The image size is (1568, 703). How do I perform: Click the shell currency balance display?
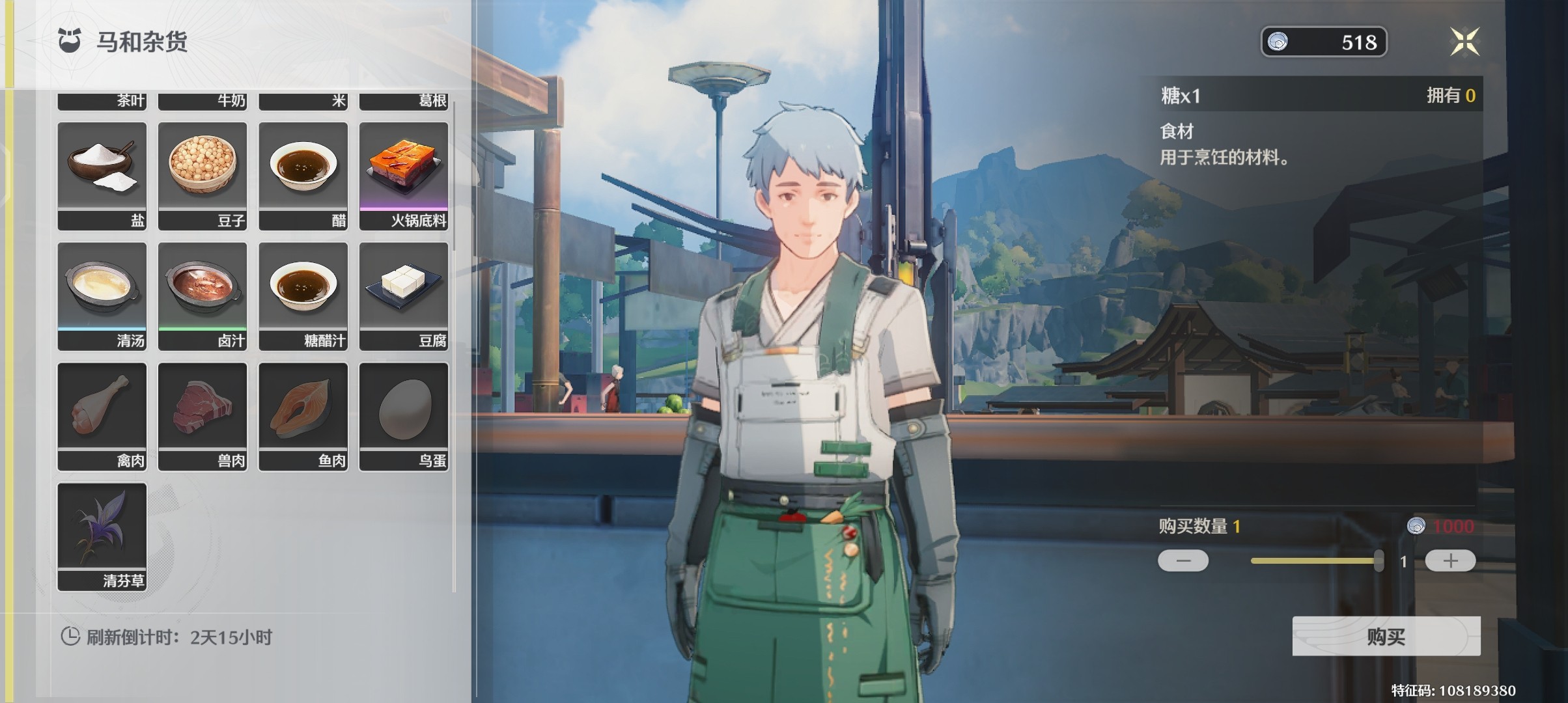pos(1324,42)
